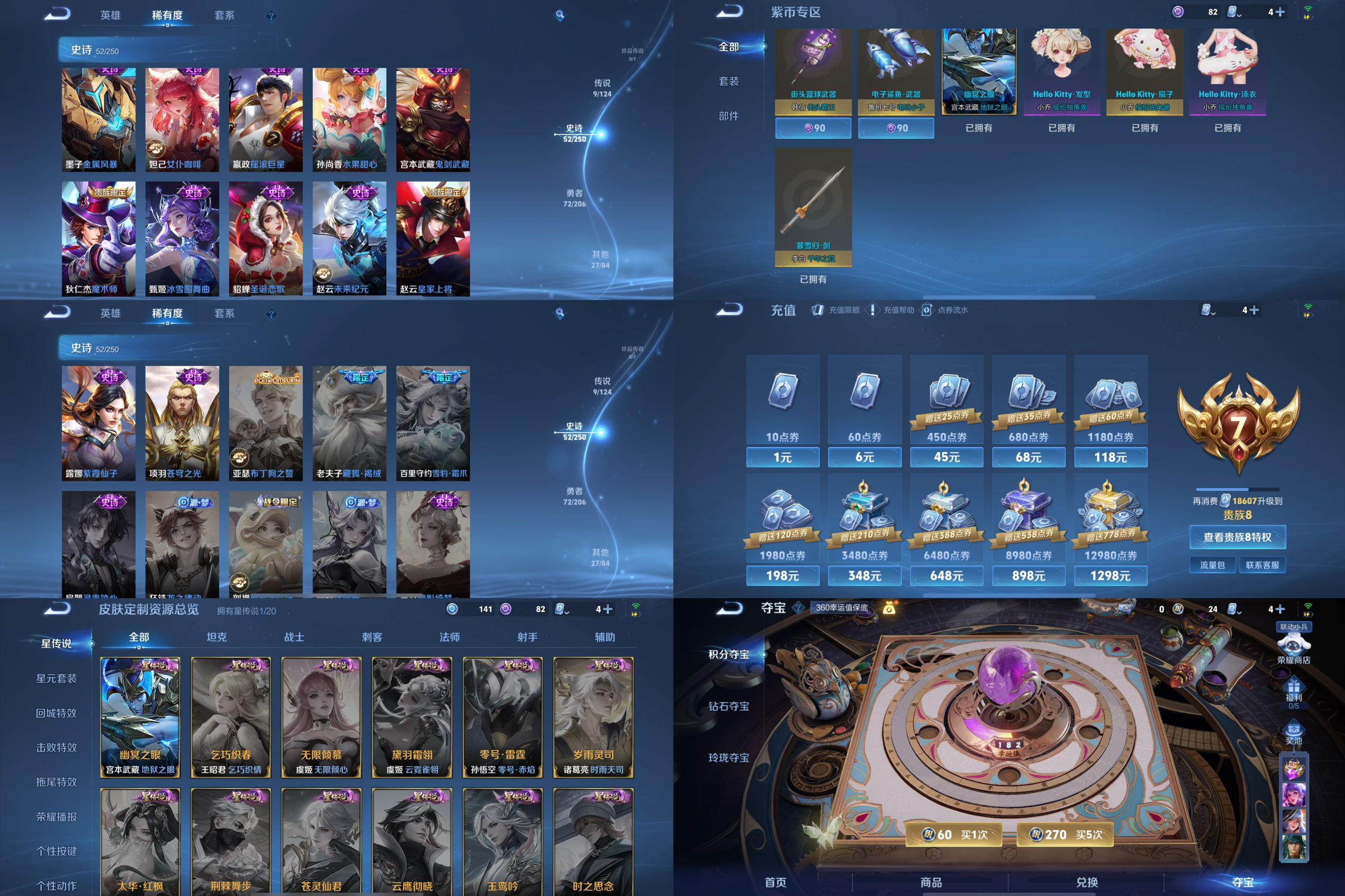Switch to the 部件 category

coord(728,116)
